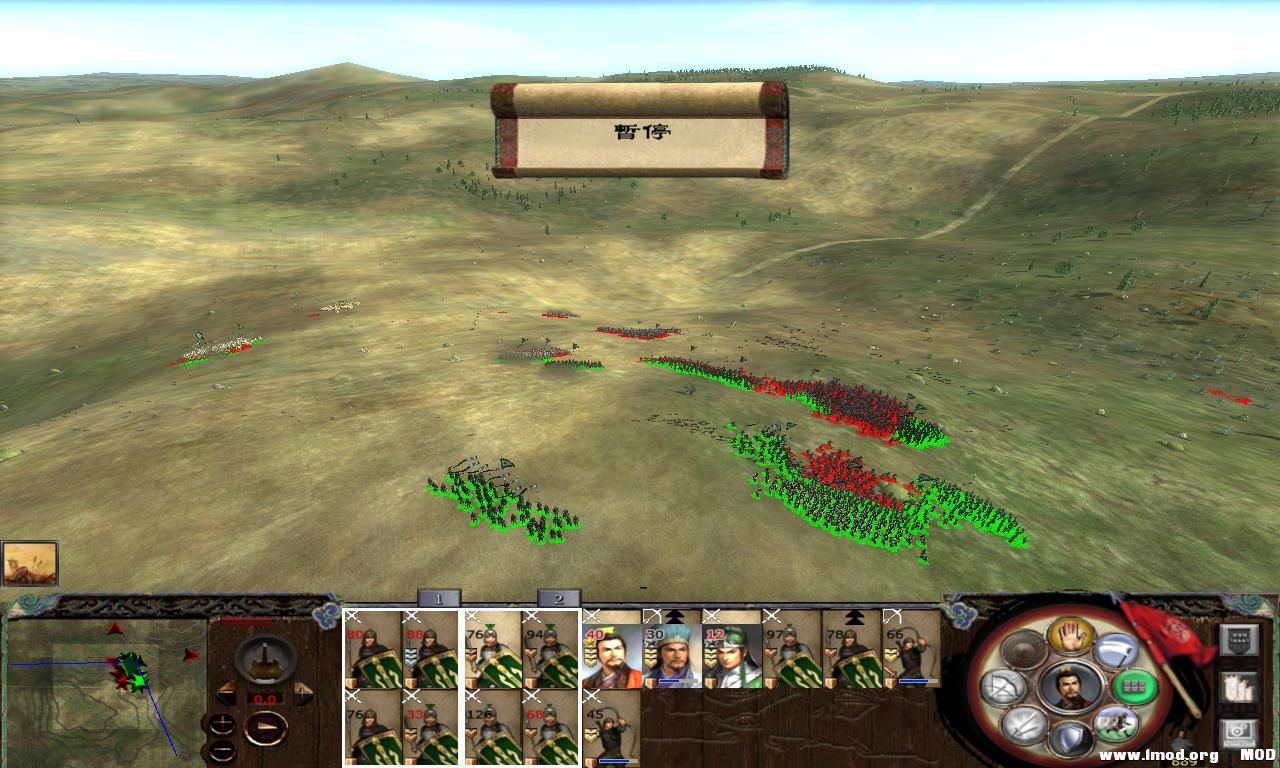
Task: Toggle run mode with the running soldier icon
Action: 1115,723
